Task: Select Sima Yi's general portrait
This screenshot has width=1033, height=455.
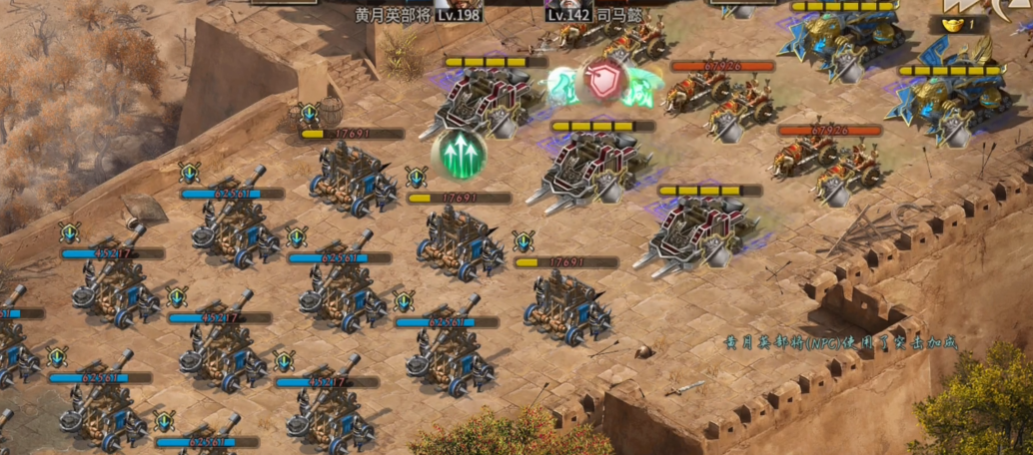Action: (x=570, y=4)
